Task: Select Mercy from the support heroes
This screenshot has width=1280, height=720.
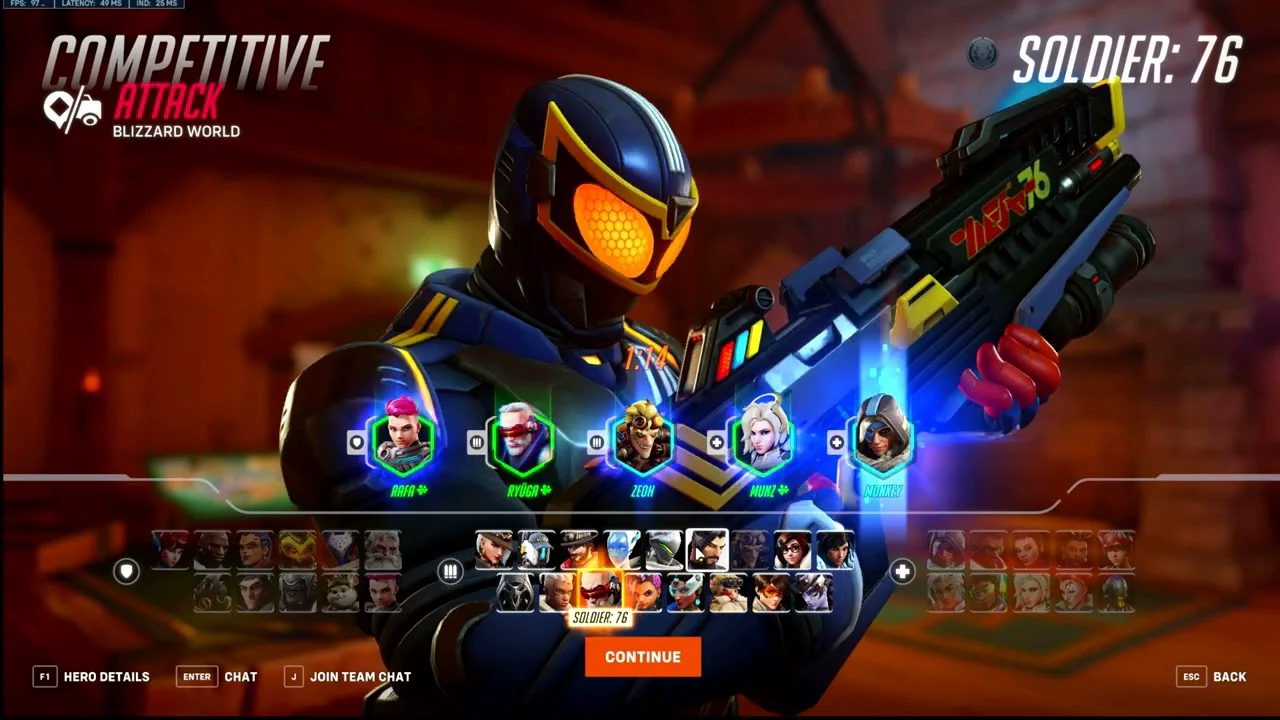Action: click(x=1032, y=592)
